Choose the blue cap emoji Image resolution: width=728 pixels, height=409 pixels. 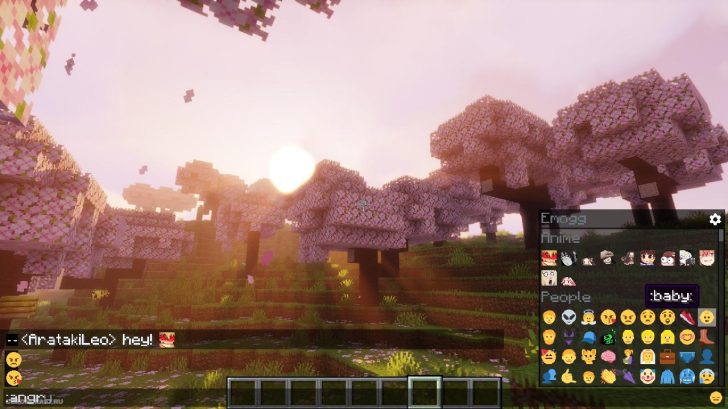click(x=586, y=337)
